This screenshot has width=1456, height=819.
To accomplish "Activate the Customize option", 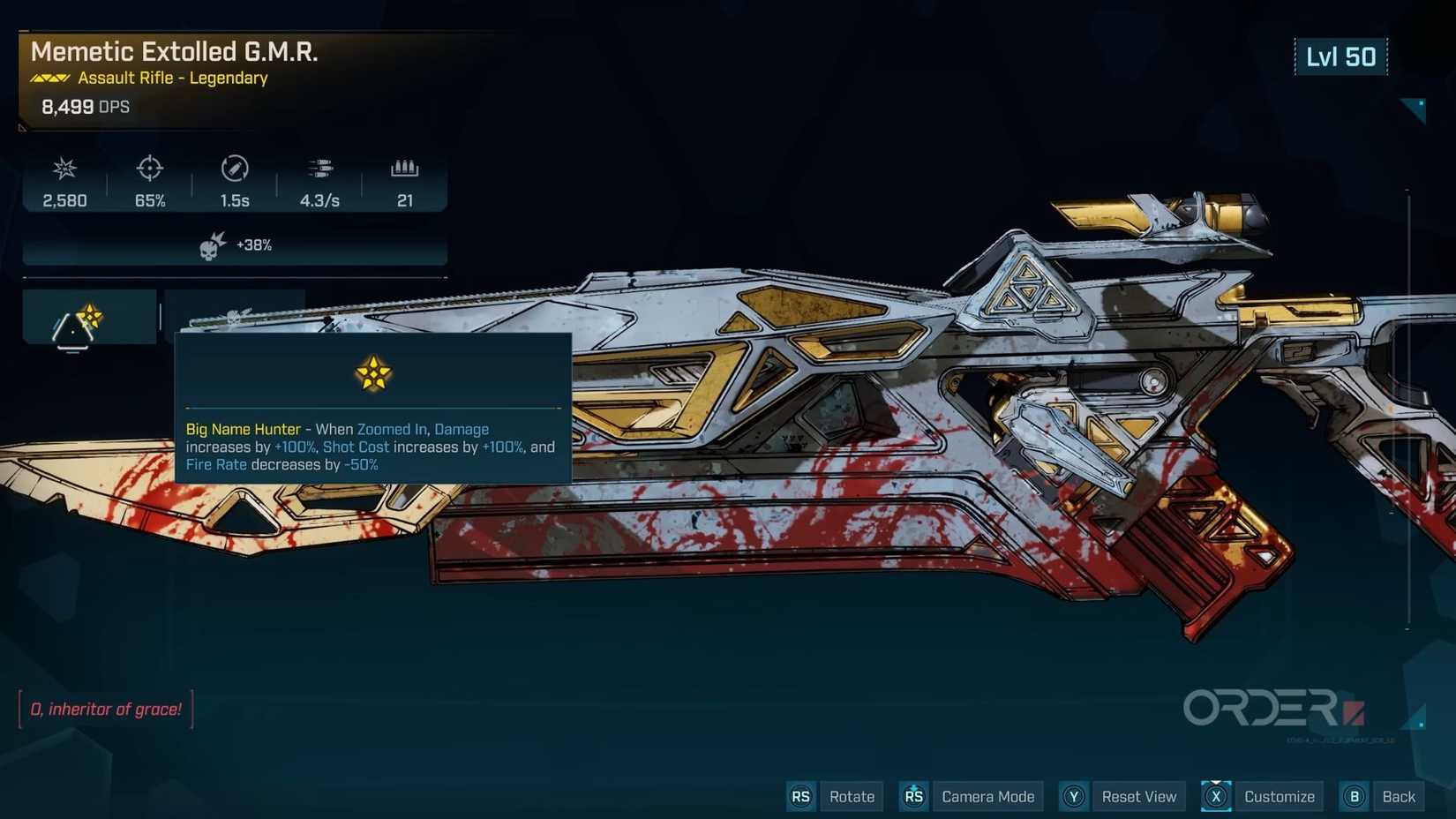I will coord(1278,796).
